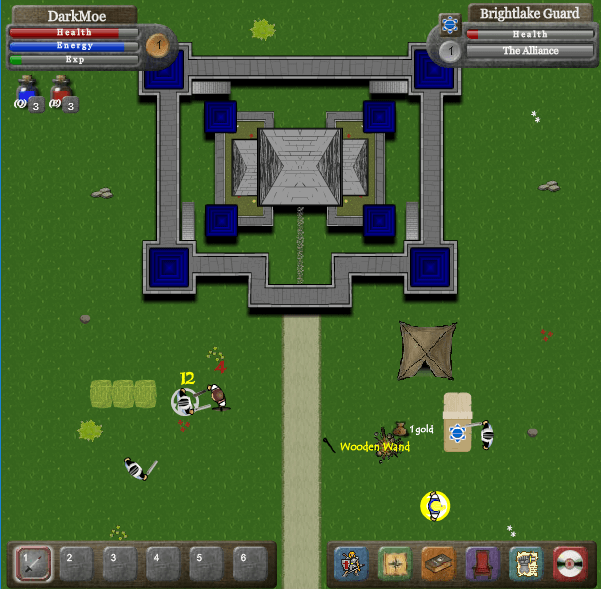The height and width of the screenshot is (589, 601).
Task: Open the parchment scroll icon
Action: [x=524, y=564]
